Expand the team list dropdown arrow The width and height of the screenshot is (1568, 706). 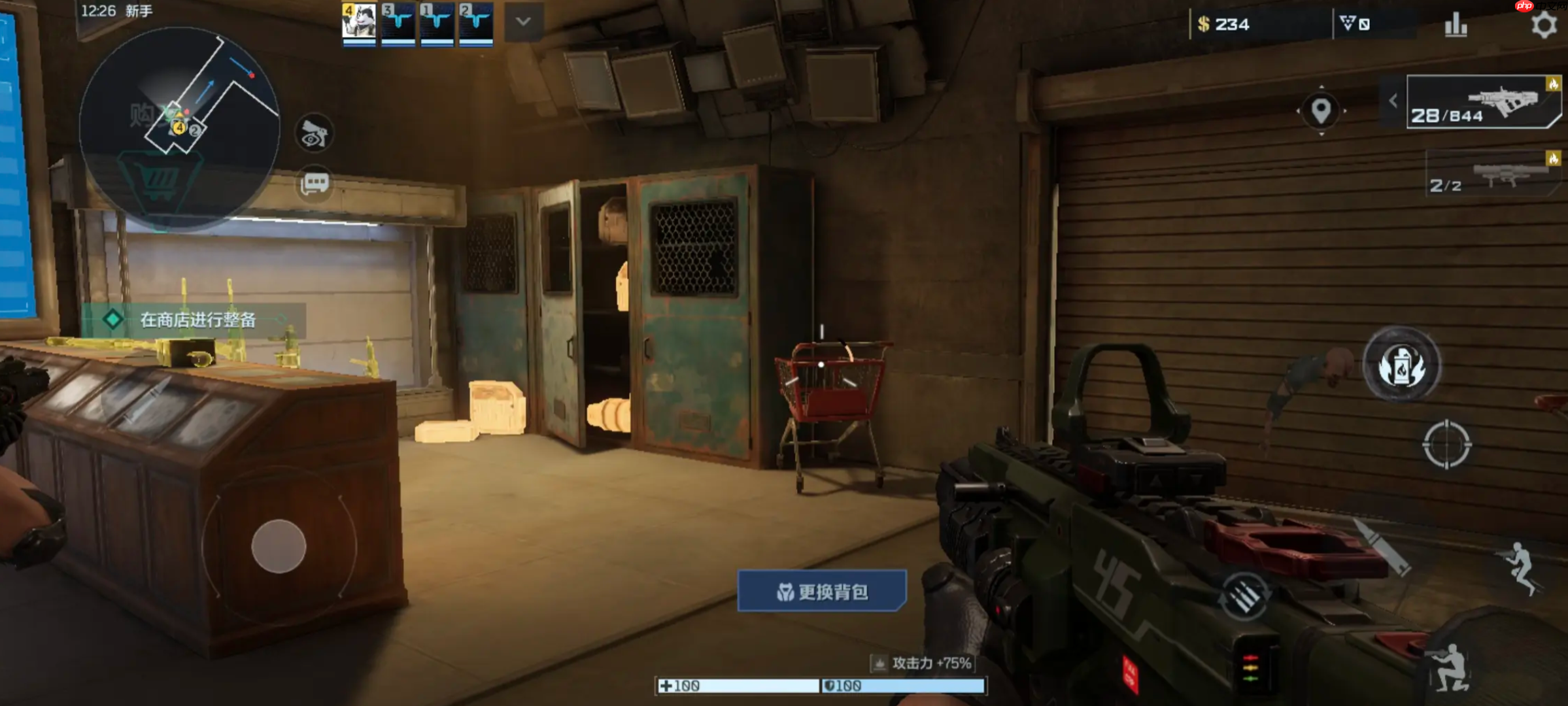pos(523,22)
